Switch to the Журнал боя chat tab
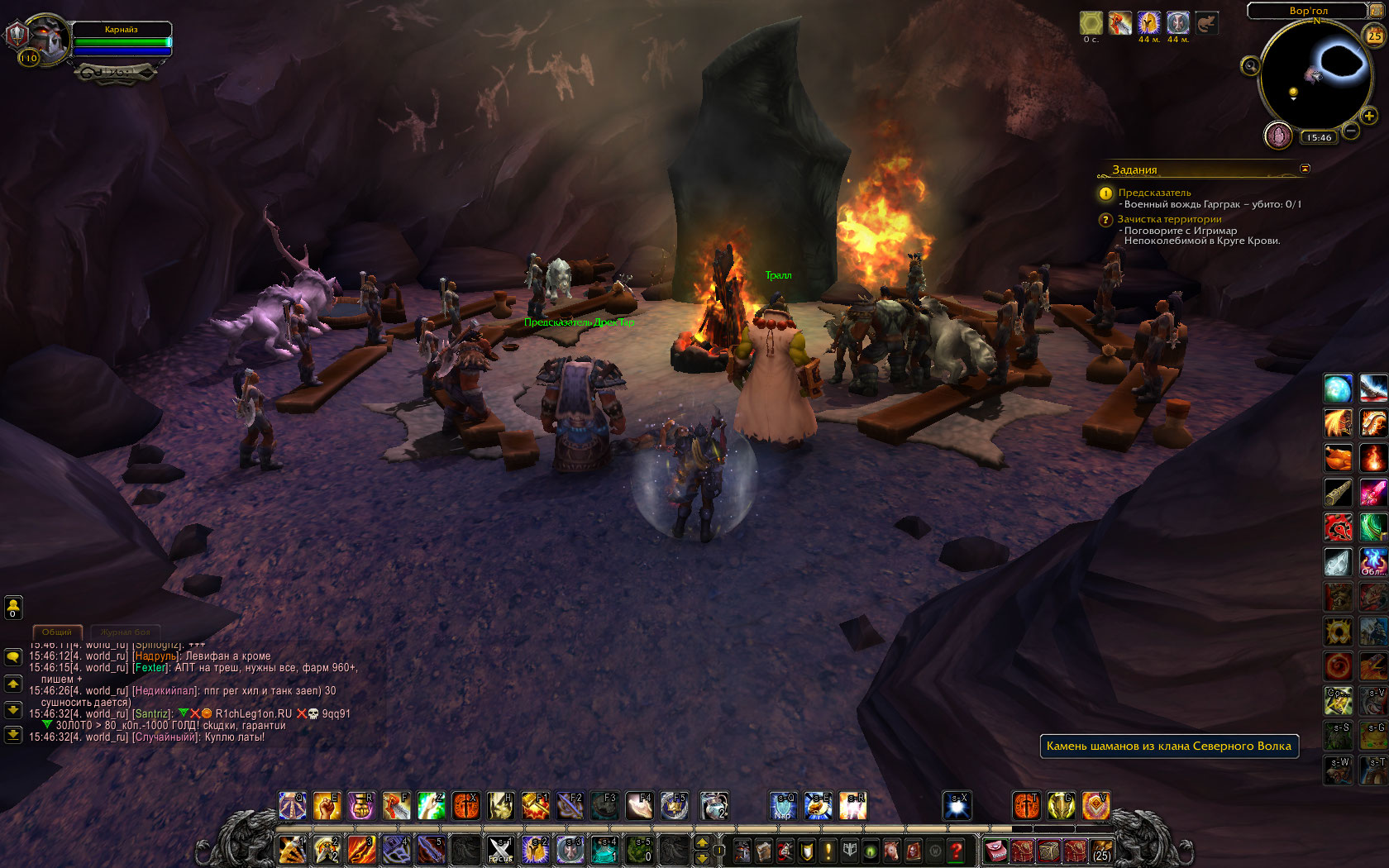Image resolution: width=1389 pixels, height=868 pixels. tap(125, 632)
